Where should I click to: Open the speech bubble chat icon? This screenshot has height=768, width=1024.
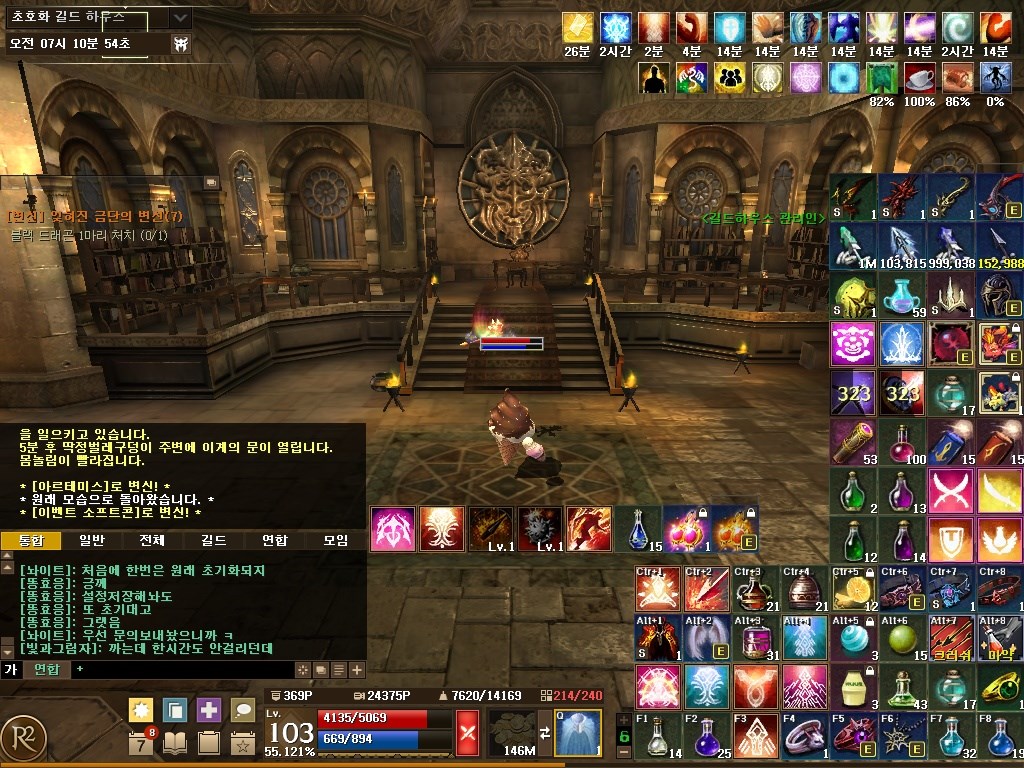click(x=243, y=710)
